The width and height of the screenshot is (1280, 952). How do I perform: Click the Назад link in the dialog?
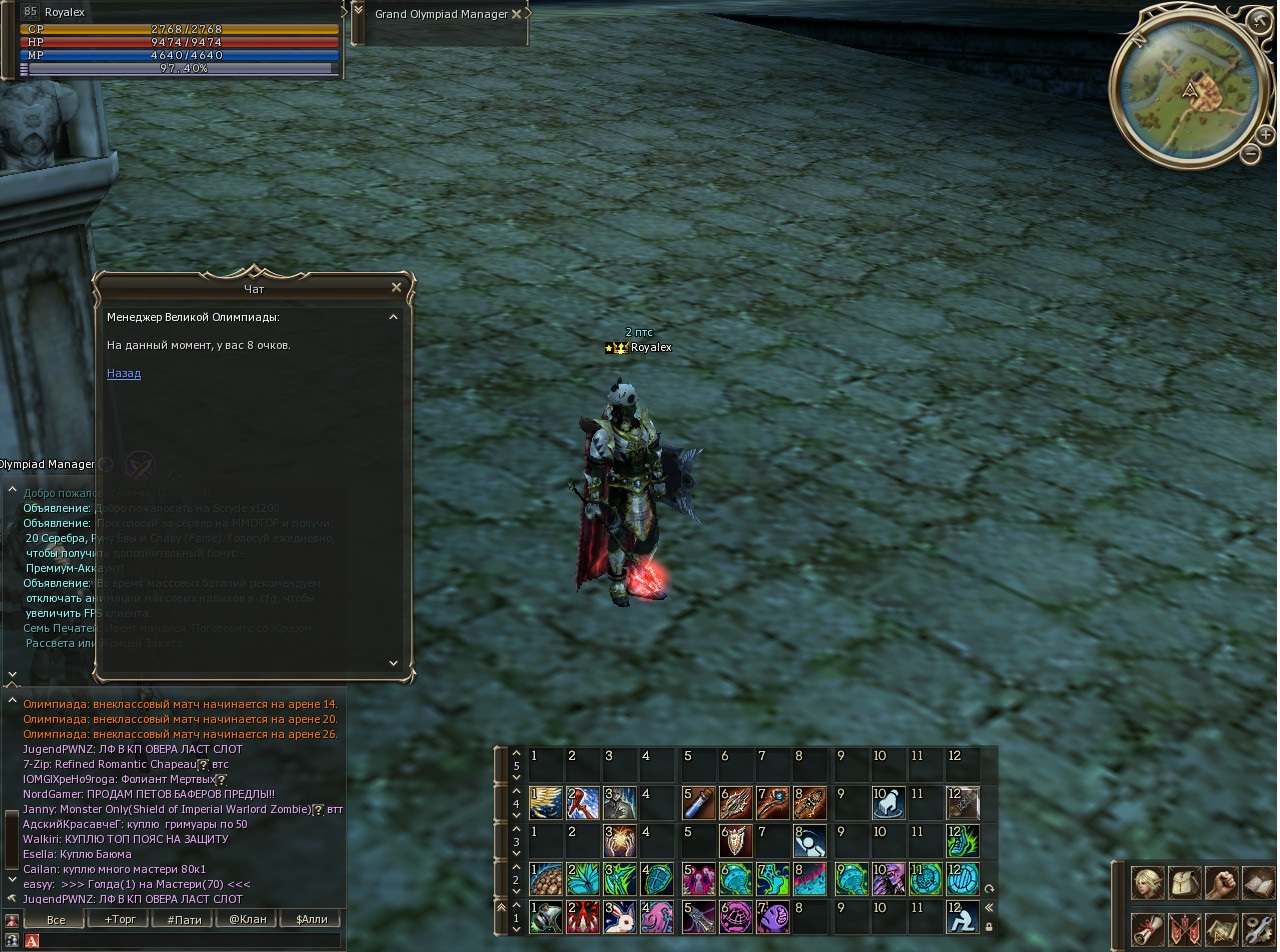[124, 374]
